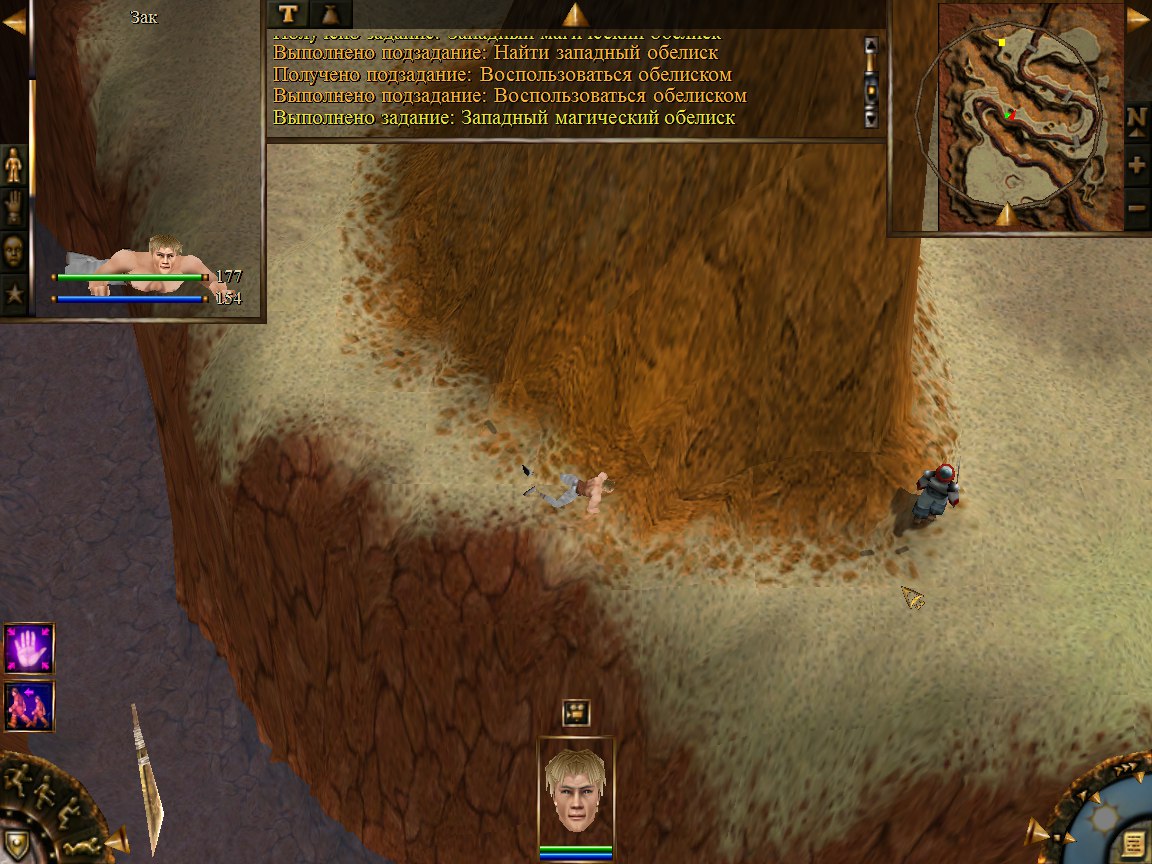Open the star icon tab

click(x=14, y=294)
